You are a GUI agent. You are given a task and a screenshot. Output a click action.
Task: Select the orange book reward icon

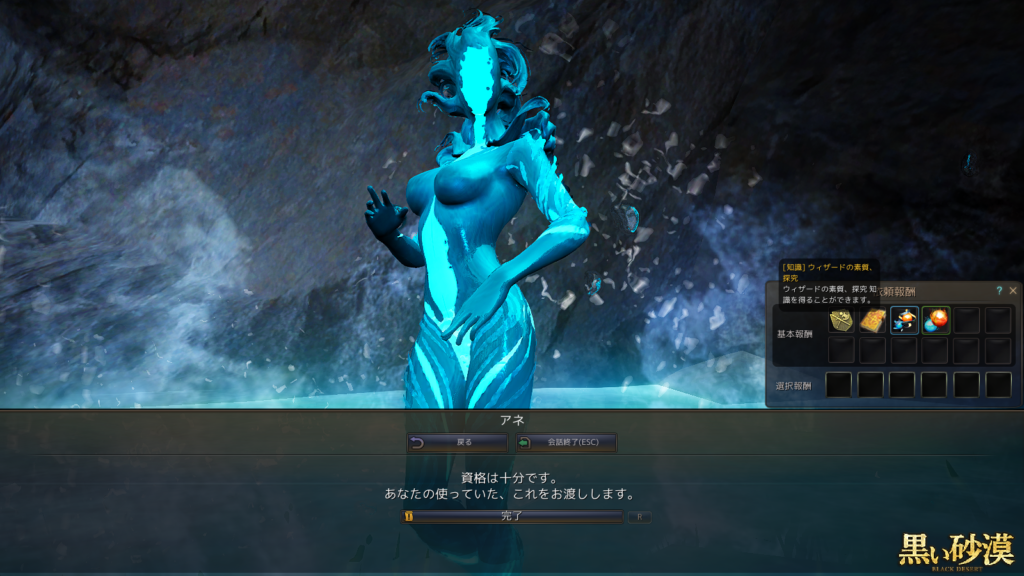873,320
